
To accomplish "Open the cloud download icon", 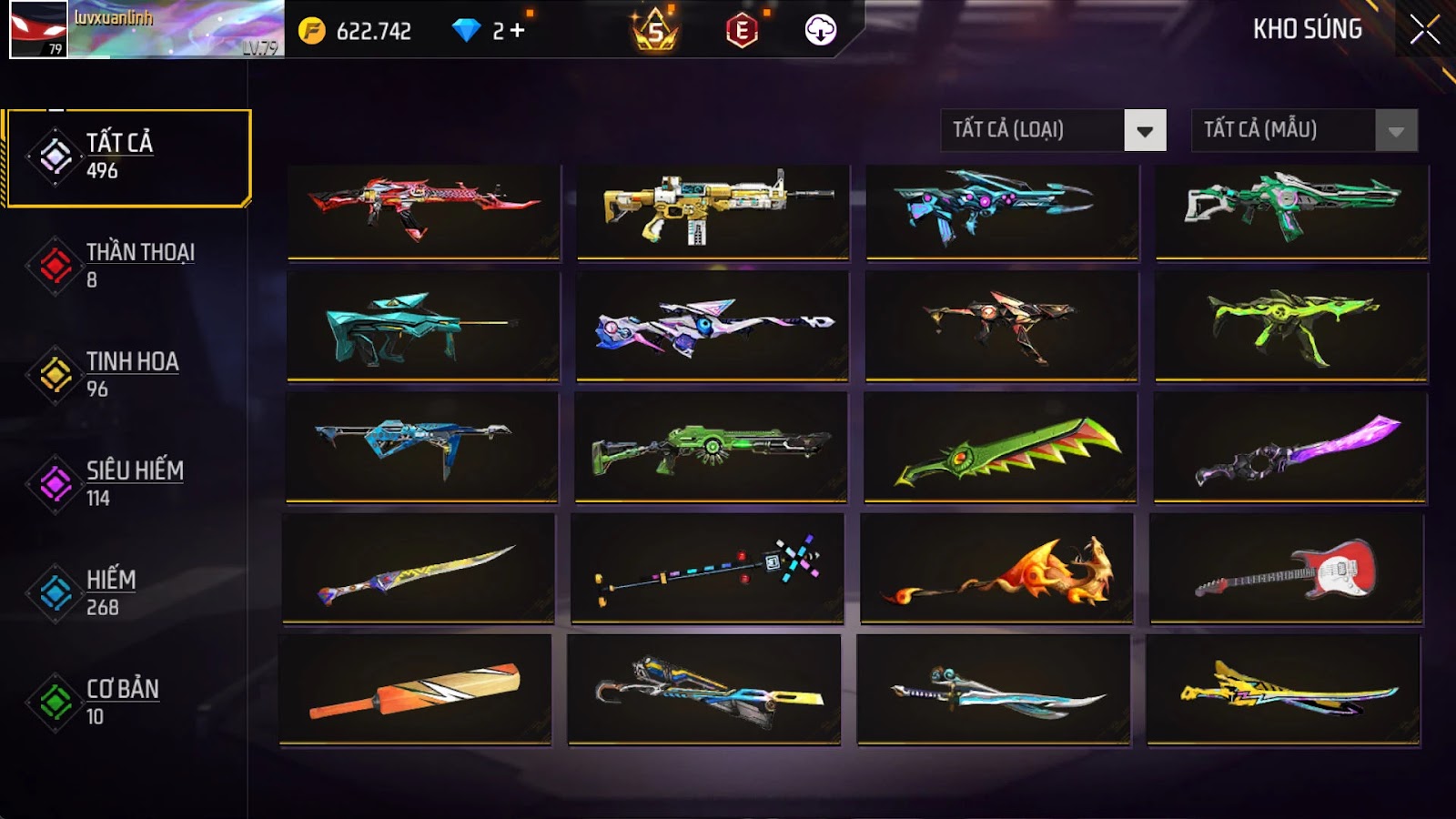I will pyautogui.click(x=821, y=31).
